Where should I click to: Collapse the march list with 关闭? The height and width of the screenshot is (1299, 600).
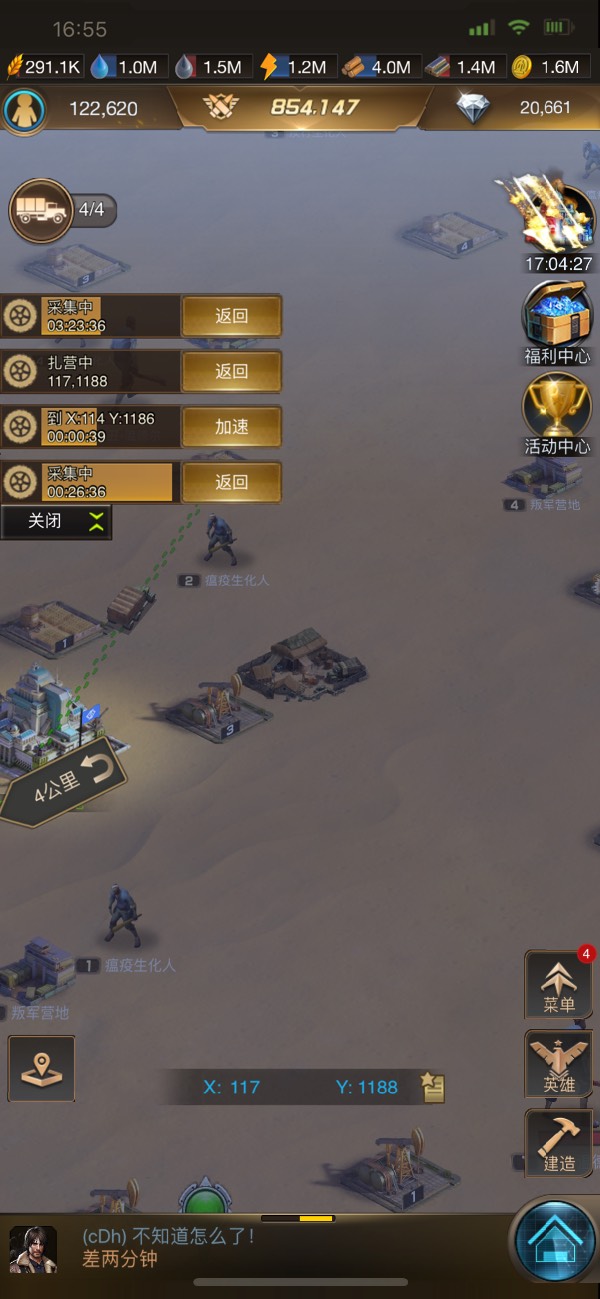[56, 521]
